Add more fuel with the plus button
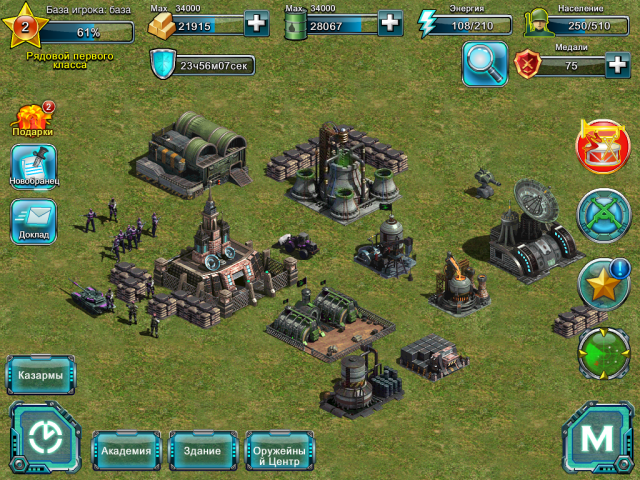 (390, 23)
